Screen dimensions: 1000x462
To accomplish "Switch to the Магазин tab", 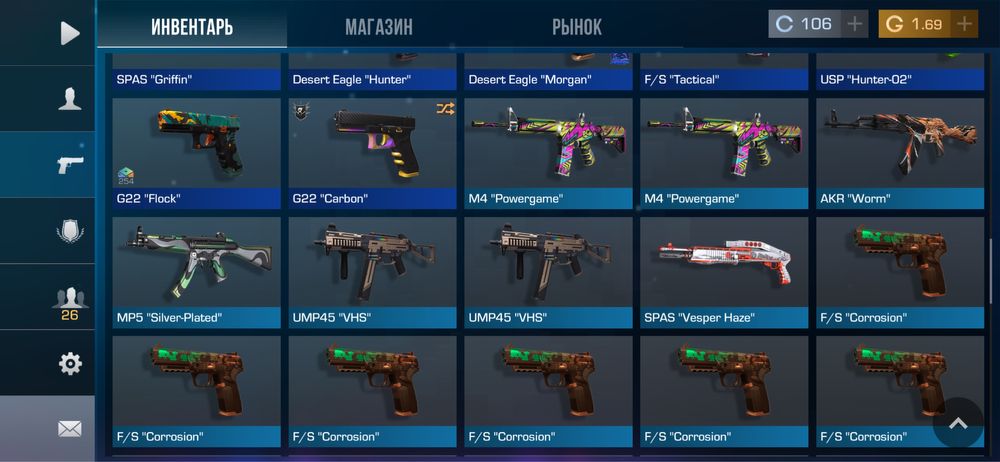I will (379, 27).
